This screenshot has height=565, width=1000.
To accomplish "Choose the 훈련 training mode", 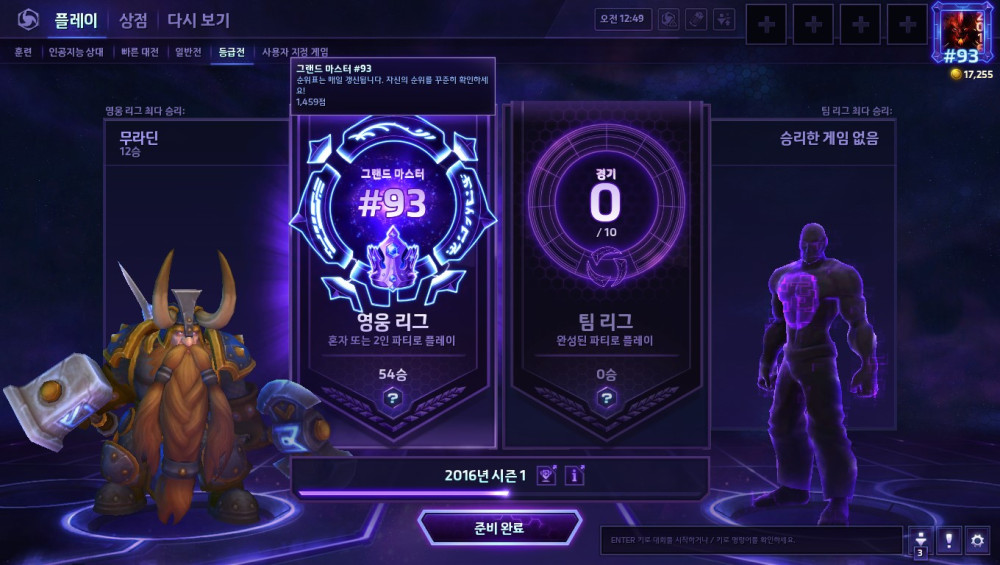I will [23, 52].
